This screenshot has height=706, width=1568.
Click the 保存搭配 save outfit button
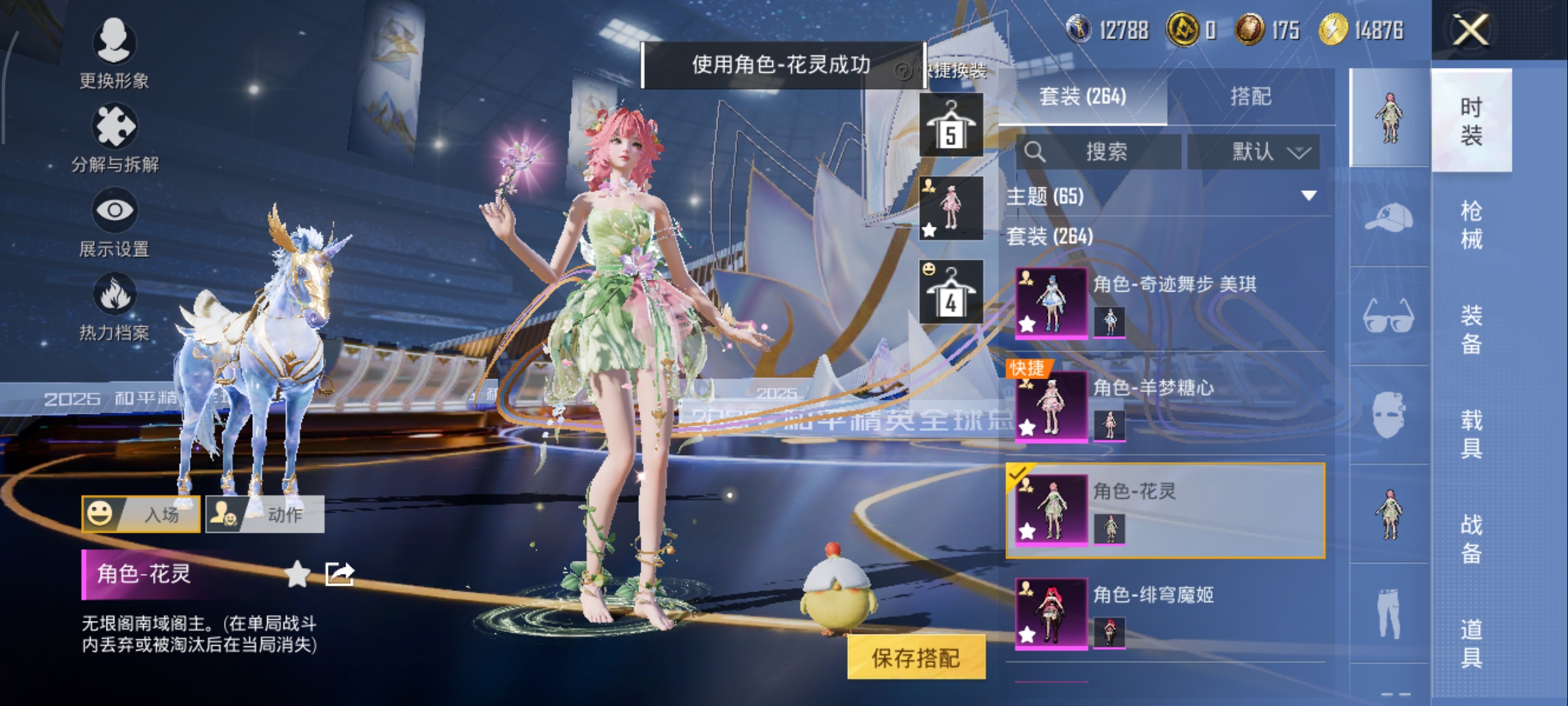coord(916,658)
